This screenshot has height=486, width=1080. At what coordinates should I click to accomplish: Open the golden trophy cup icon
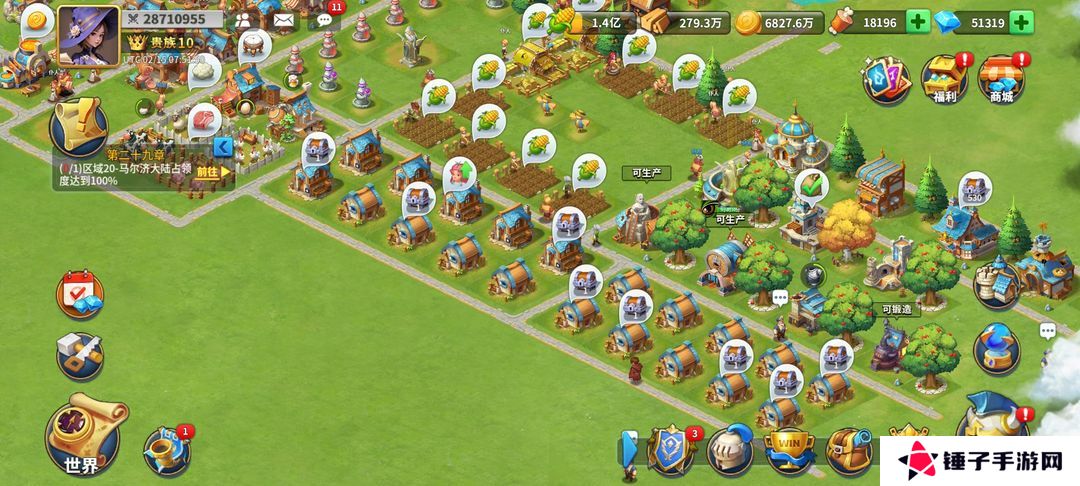[x=165, y=450]
